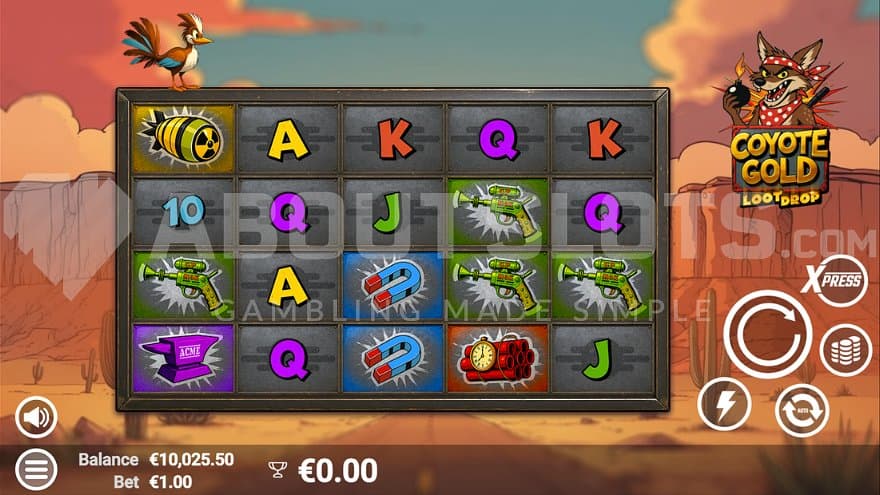
Task: Activate the lightning bolt turbo button
Action: pyautogui.click(x=724, y=403)
